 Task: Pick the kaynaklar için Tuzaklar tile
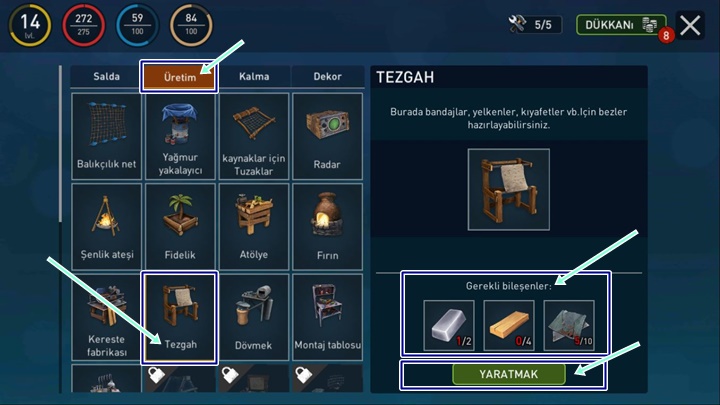click(254, 136)
